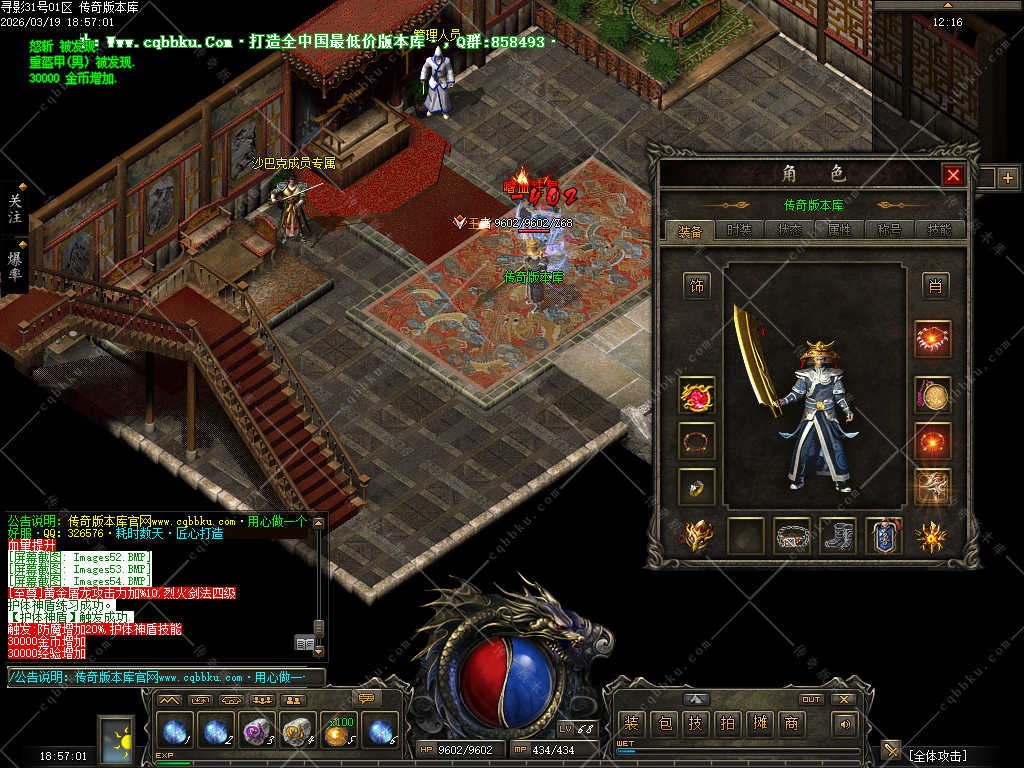Show the 属性 attributes tab

[x=840, y=230]
